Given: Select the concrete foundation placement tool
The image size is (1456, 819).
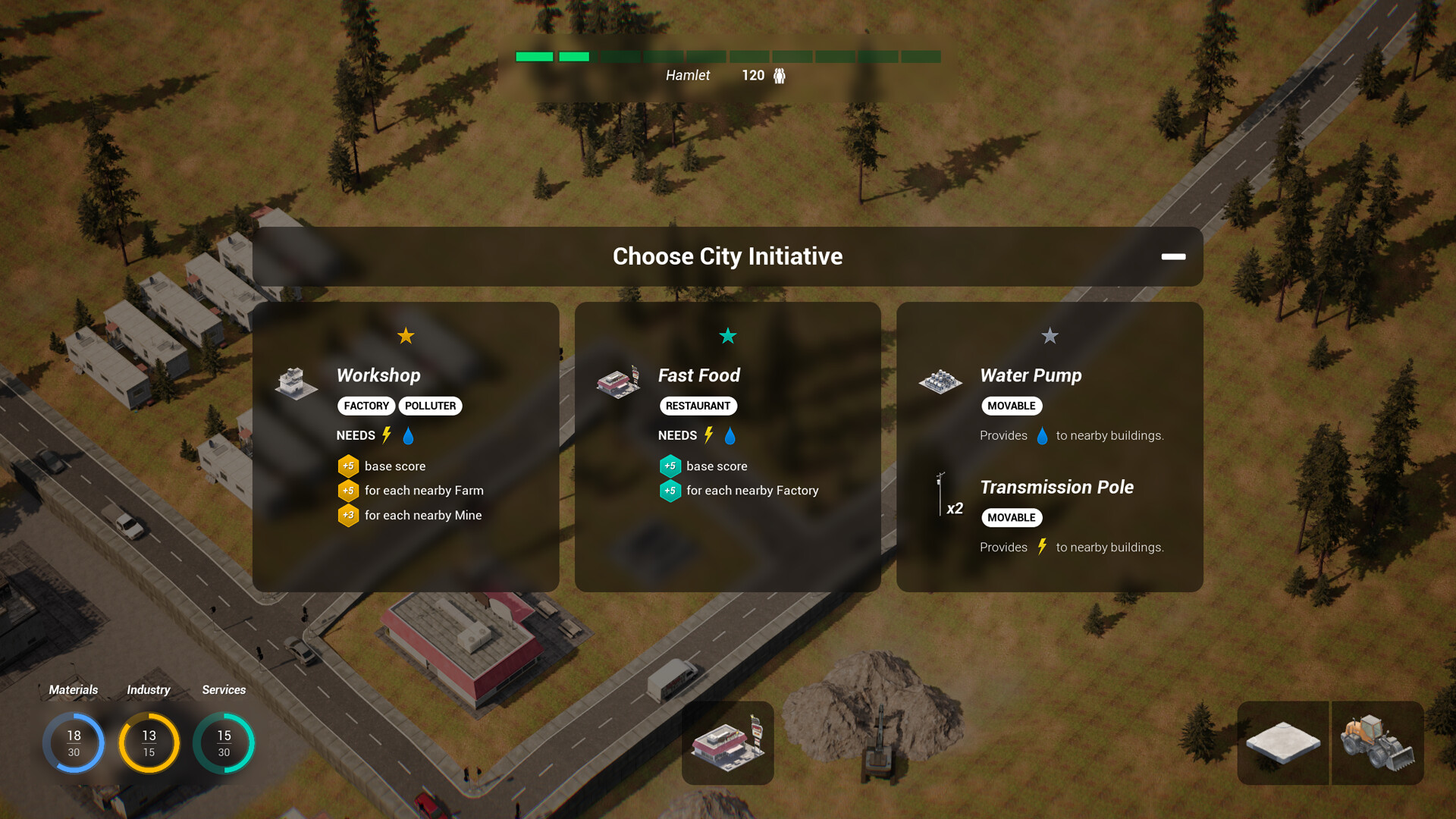Looking at the screenshot, I should click(x=1283, y=743).
